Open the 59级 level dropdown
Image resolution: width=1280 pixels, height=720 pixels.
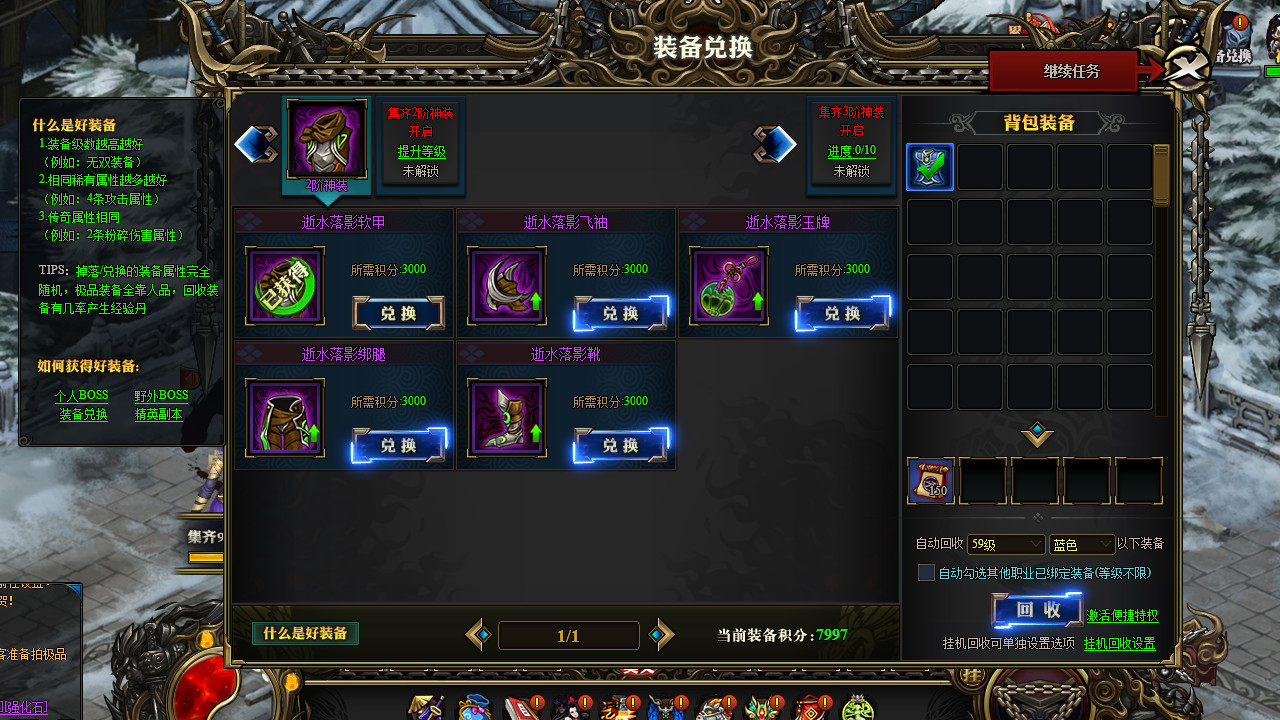point(1005,544)
